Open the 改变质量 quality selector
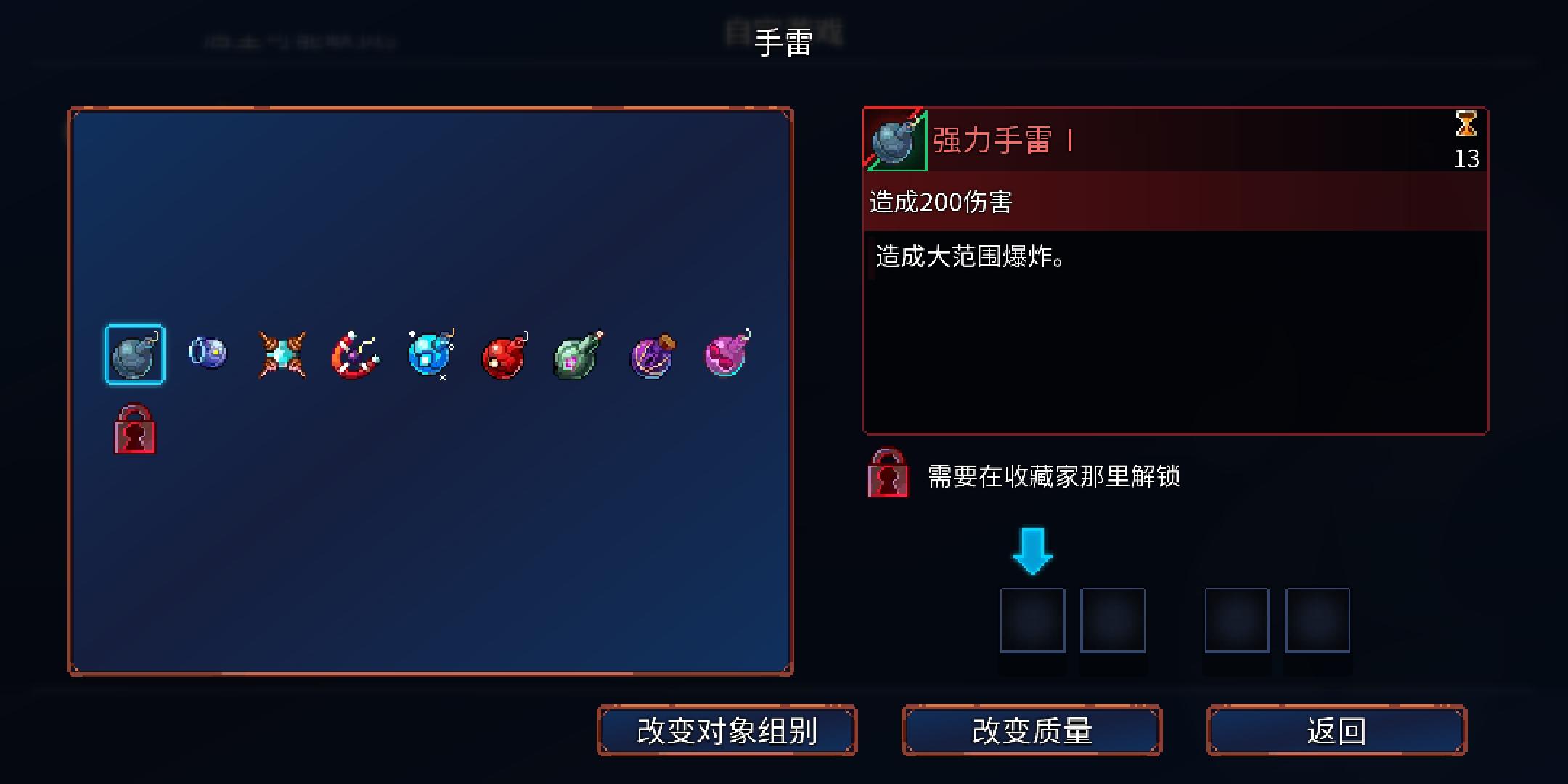Screen dimensions: 1568x784 point(1032,732)
